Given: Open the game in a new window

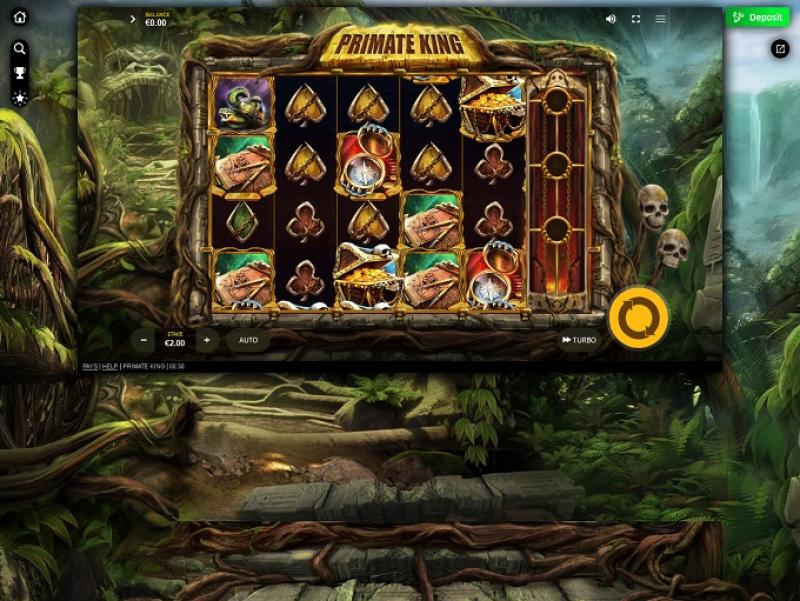Looking at the screenshot, I should 780,48.
